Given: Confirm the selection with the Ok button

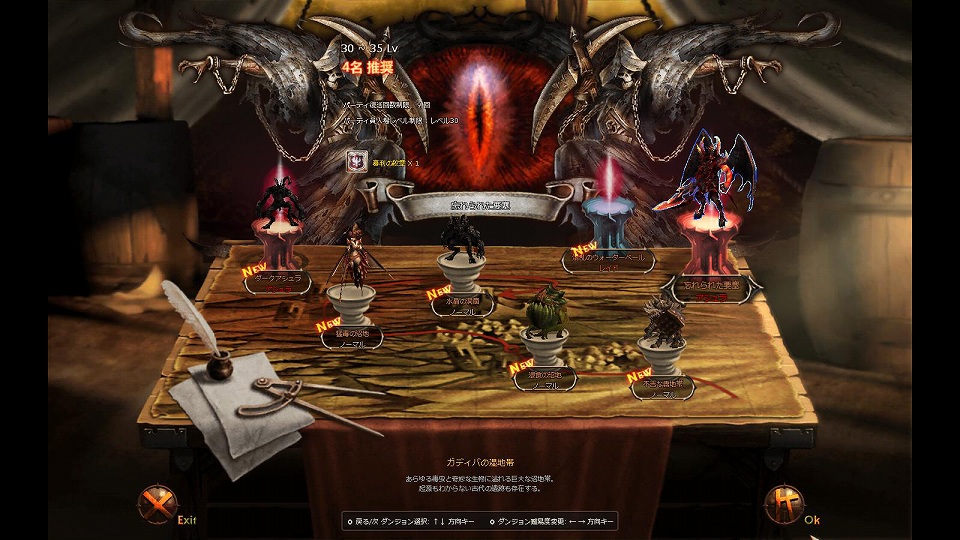Looking at the screenshot, I should pos(784,505).
